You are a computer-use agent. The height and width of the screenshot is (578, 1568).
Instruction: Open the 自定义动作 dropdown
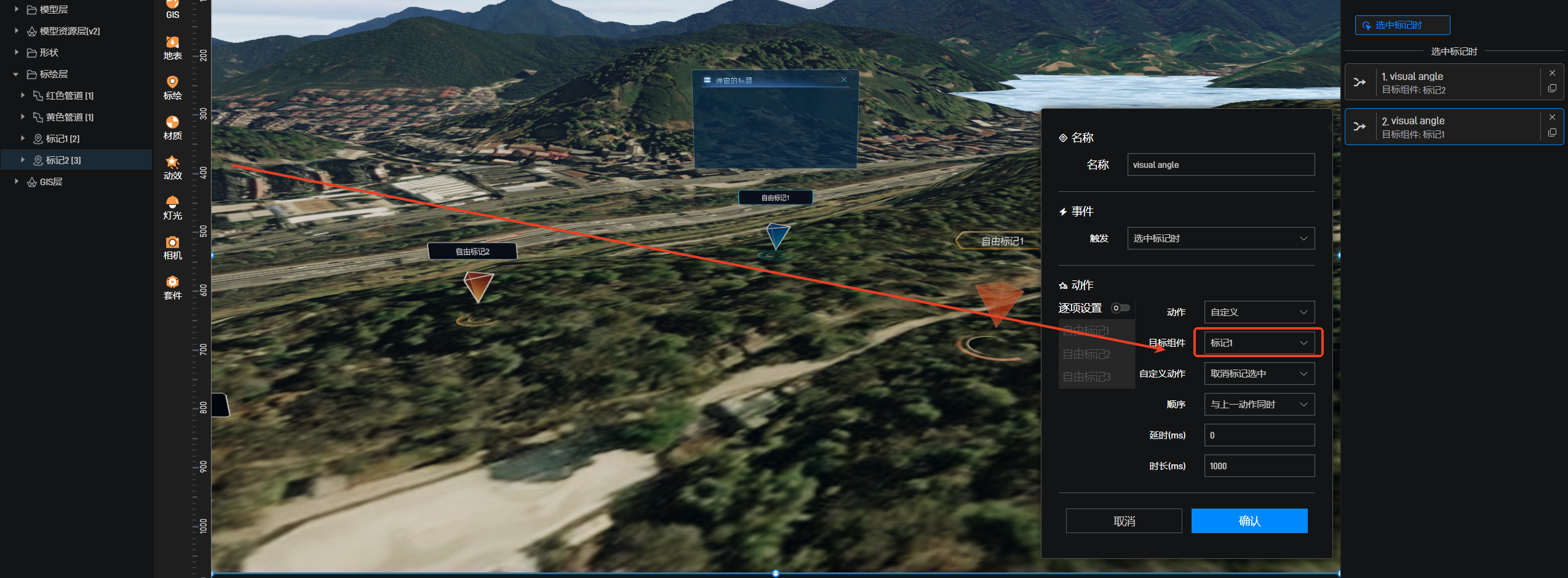click(x=1259, y=374)
